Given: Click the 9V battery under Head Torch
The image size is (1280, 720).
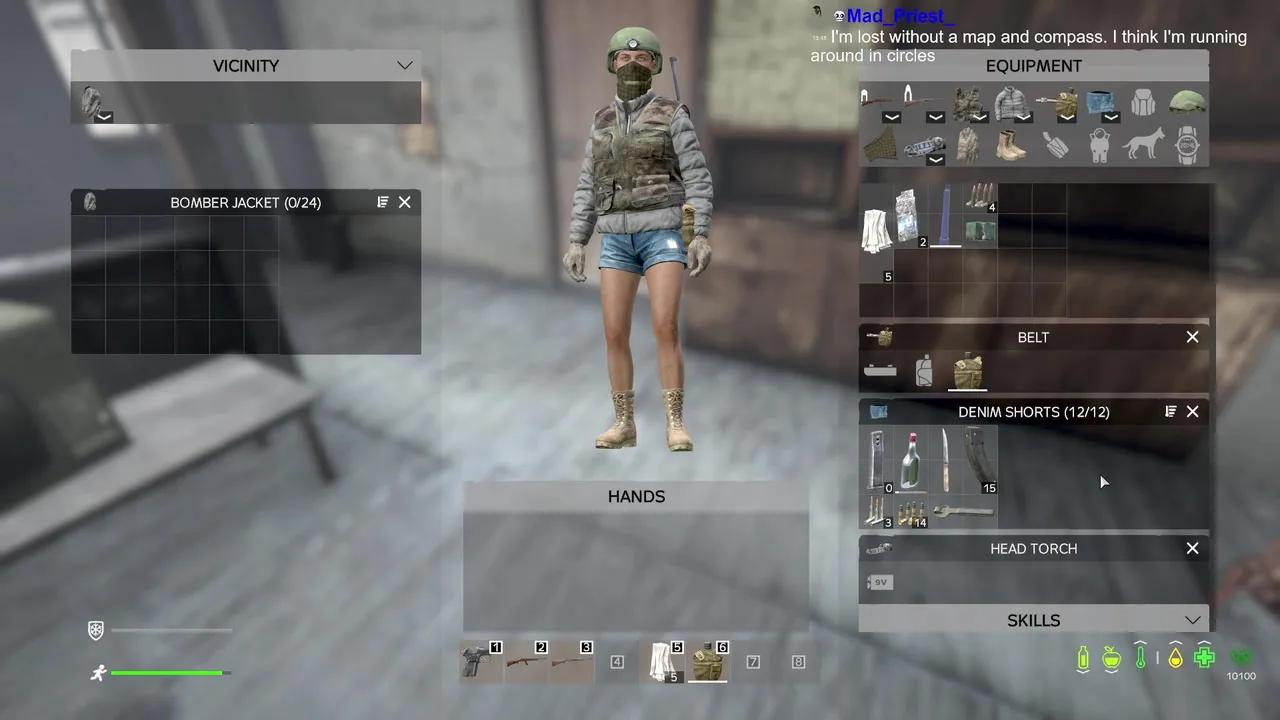Looking at the screenshot, I should [x=879, y=582].
